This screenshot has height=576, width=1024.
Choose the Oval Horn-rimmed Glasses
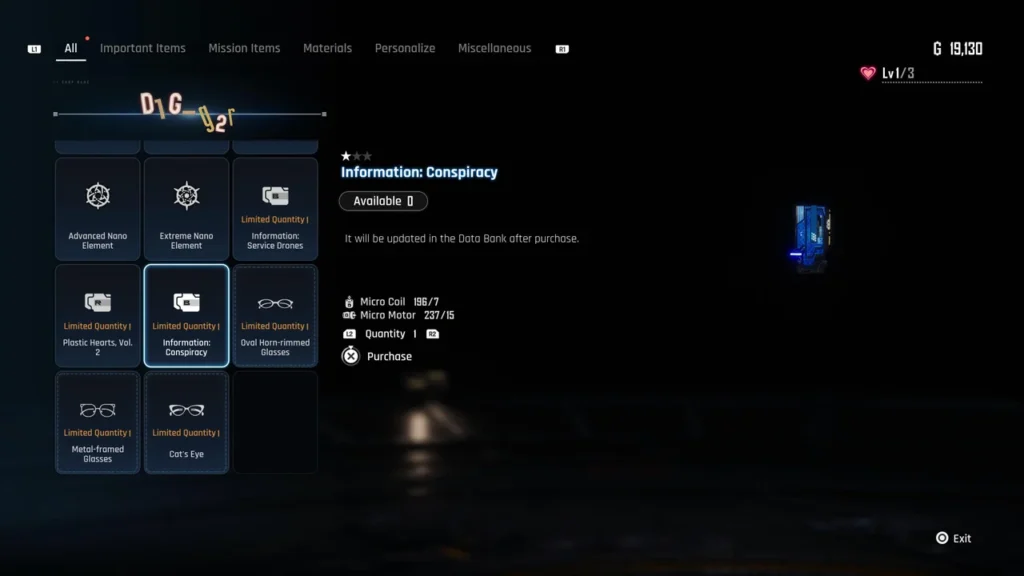click(275, 315)
